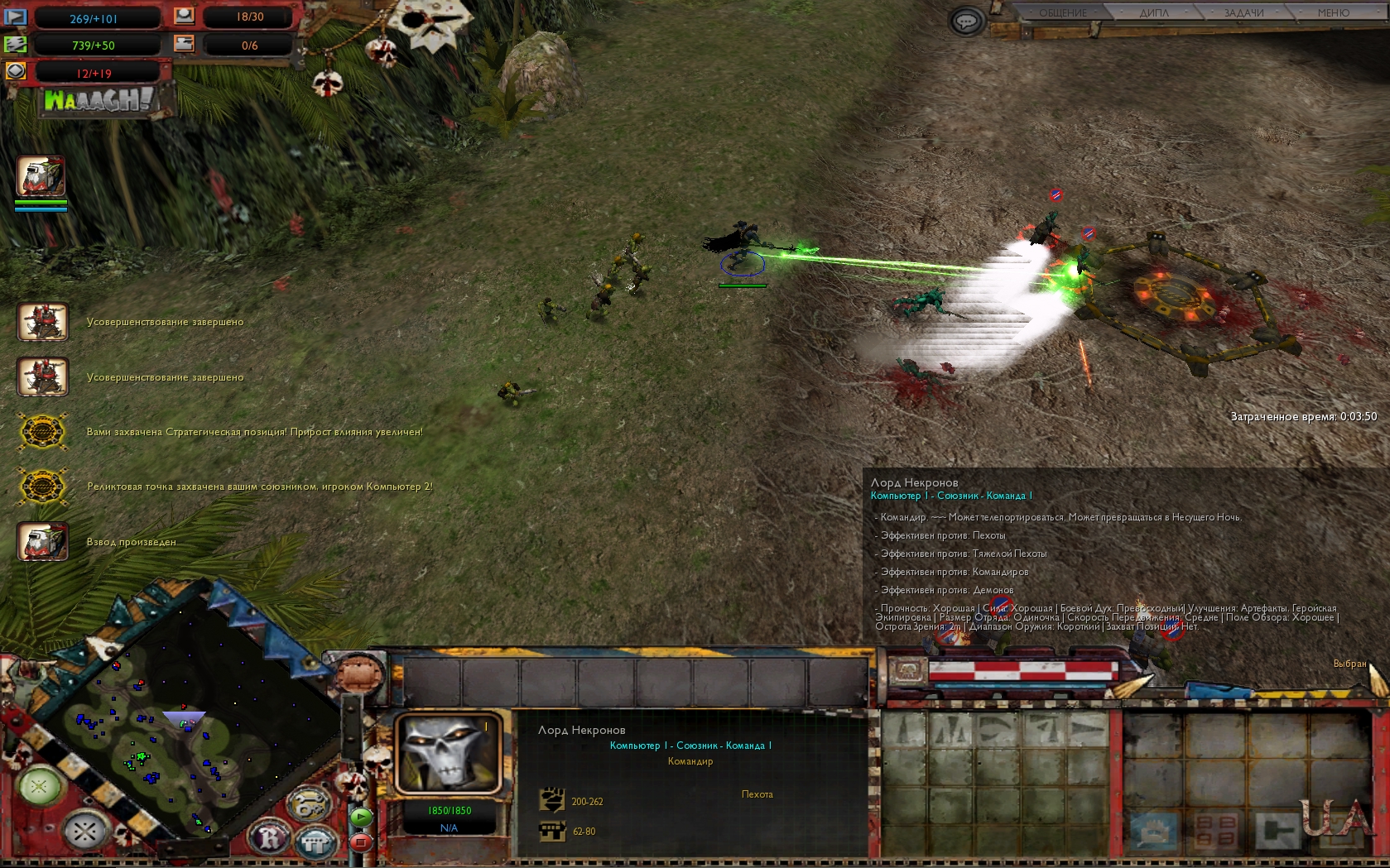
Task: Click the squad cap icon beside 18/30
Action: click(184, 16)
